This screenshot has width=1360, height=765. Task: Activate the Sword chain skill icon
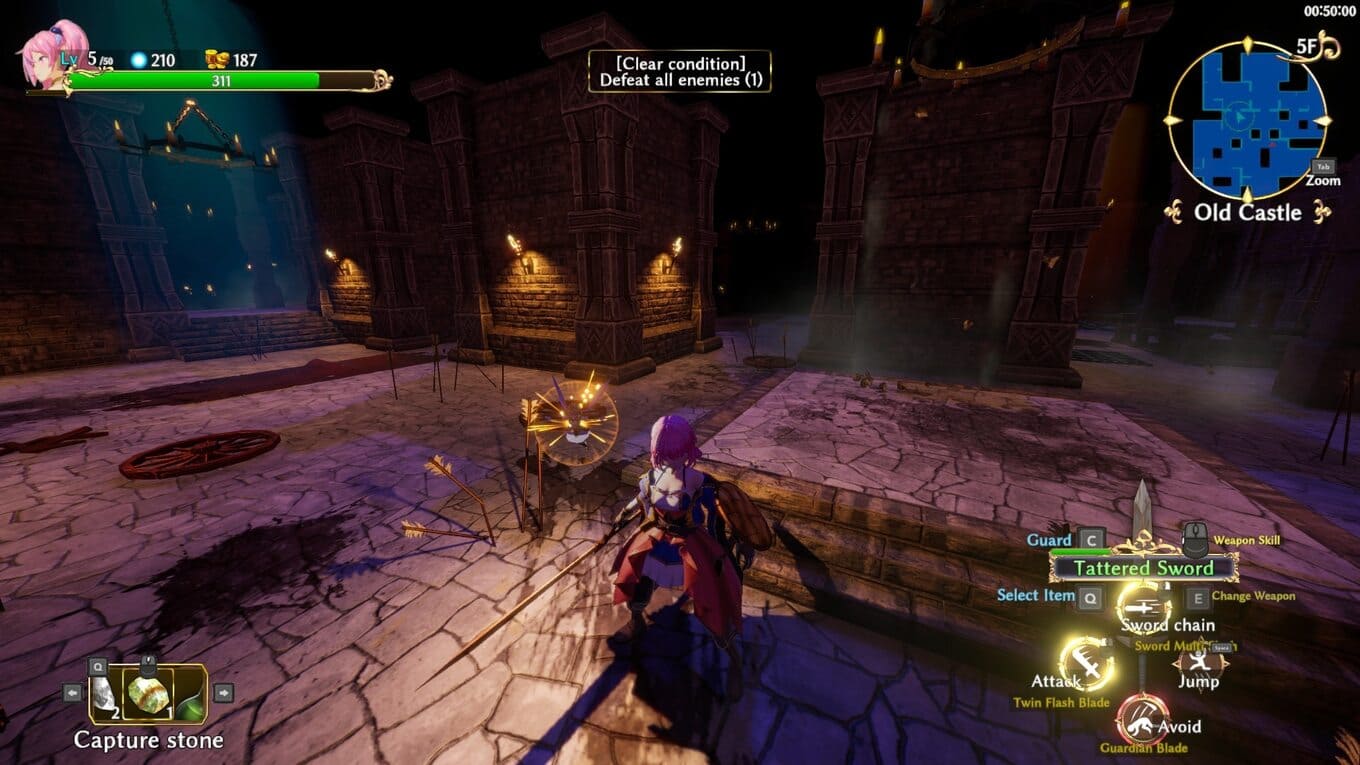(x=1143, y=603)
